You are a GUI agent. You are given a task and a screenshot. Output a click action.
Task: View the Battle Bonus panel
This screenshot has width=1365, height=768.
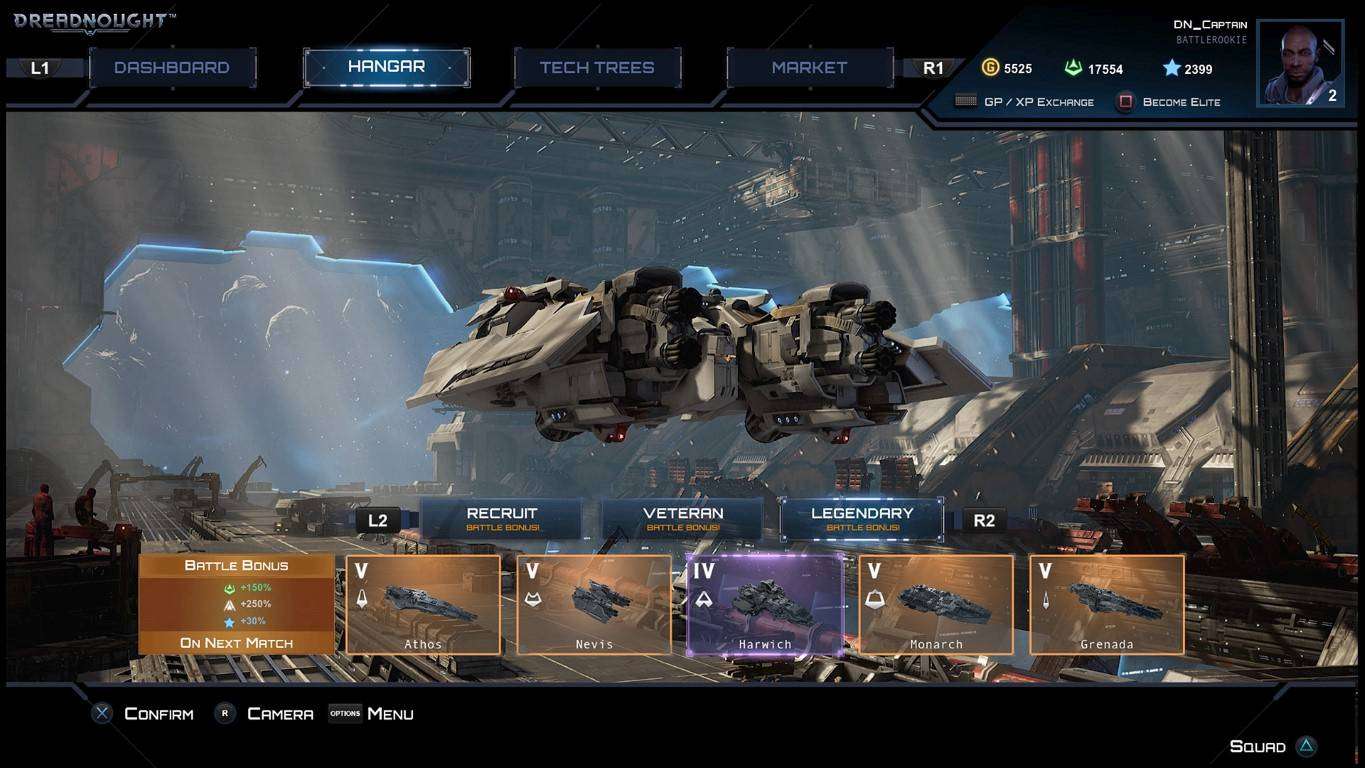(236, 604)
